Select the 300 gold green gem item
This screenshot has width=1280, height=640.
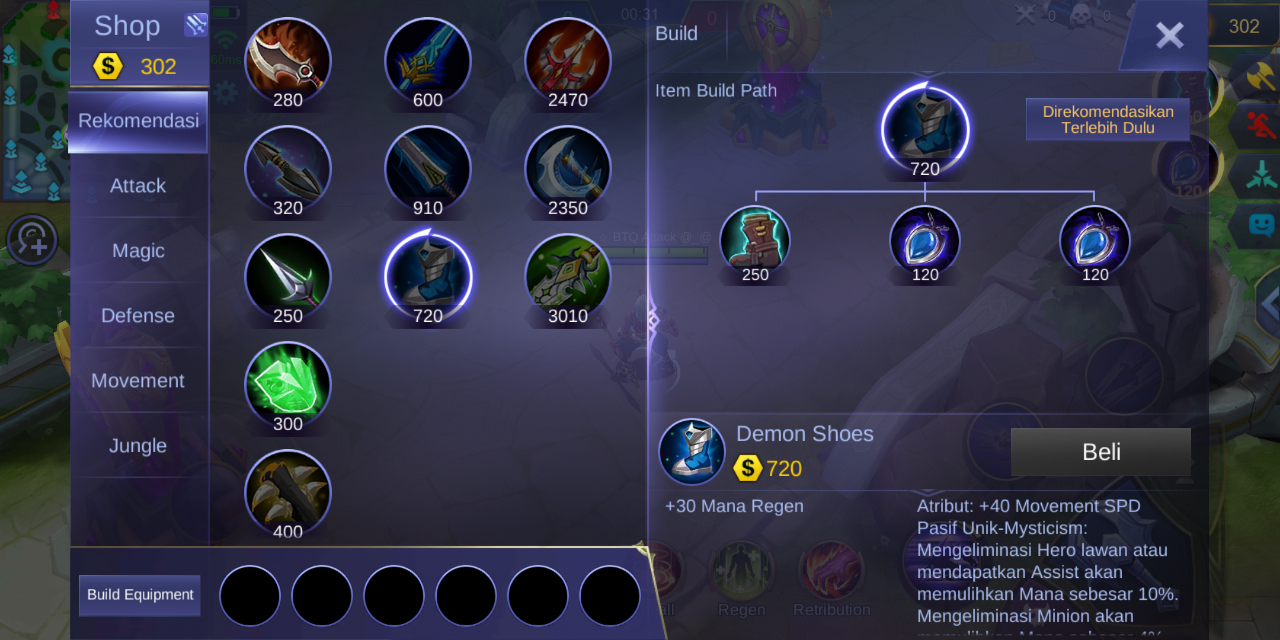288,384
